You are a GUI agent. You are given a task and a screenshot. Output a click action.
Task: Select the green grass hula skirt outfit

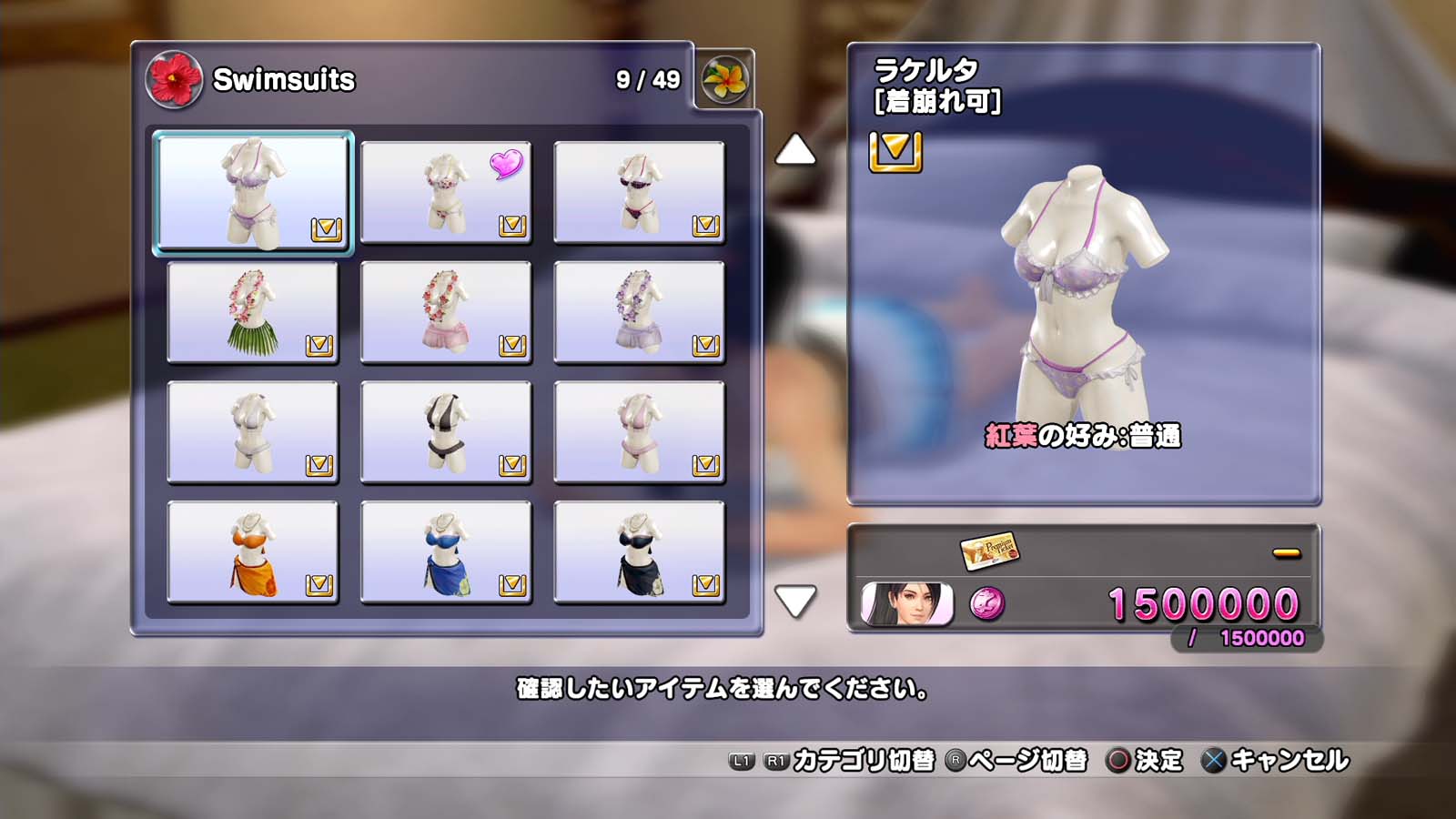click(x=253, y=312)
